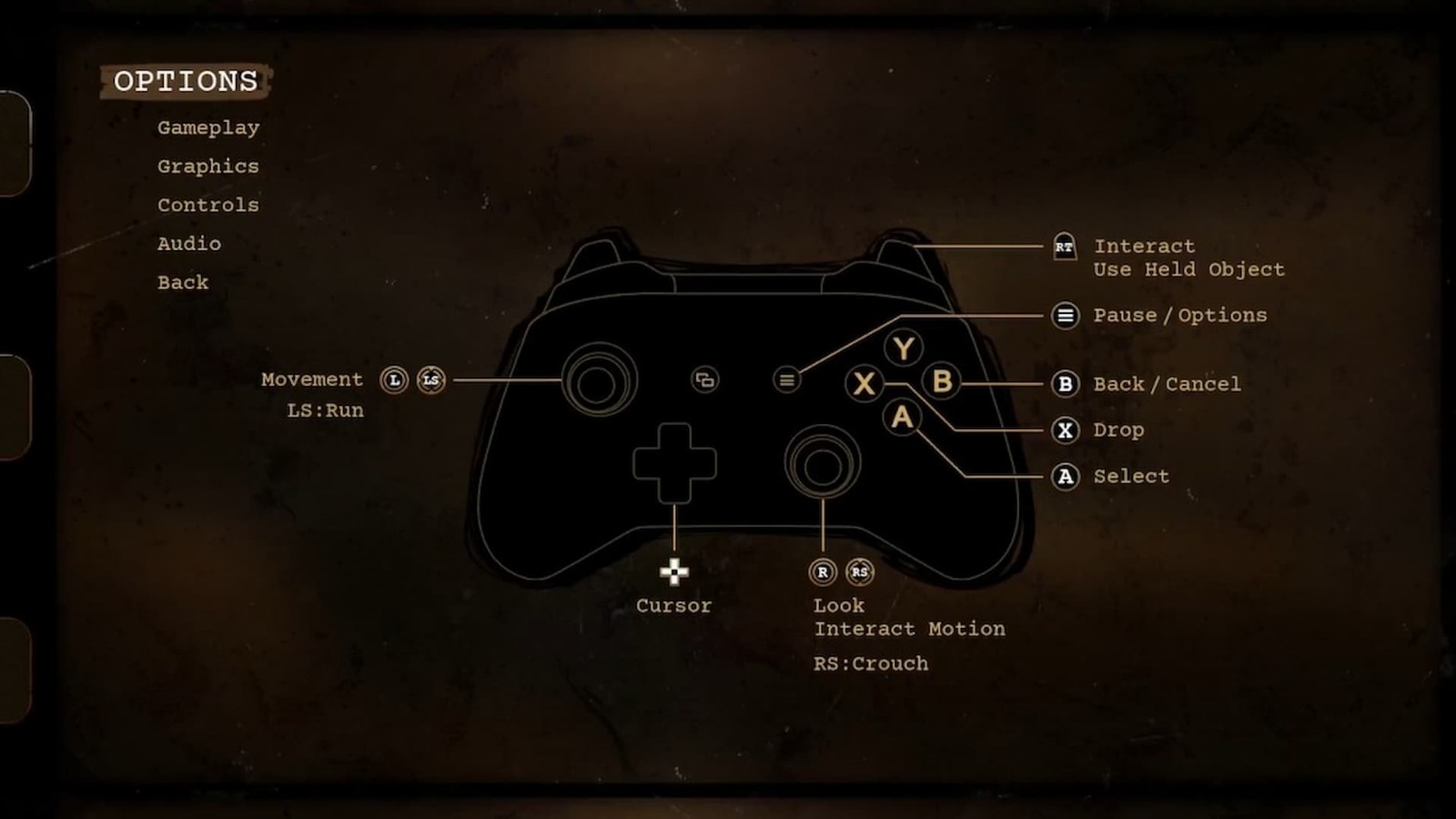The image size is (1456, 819).
Task: Click the D-pad Cursor icon
Action: click(673, 572)
